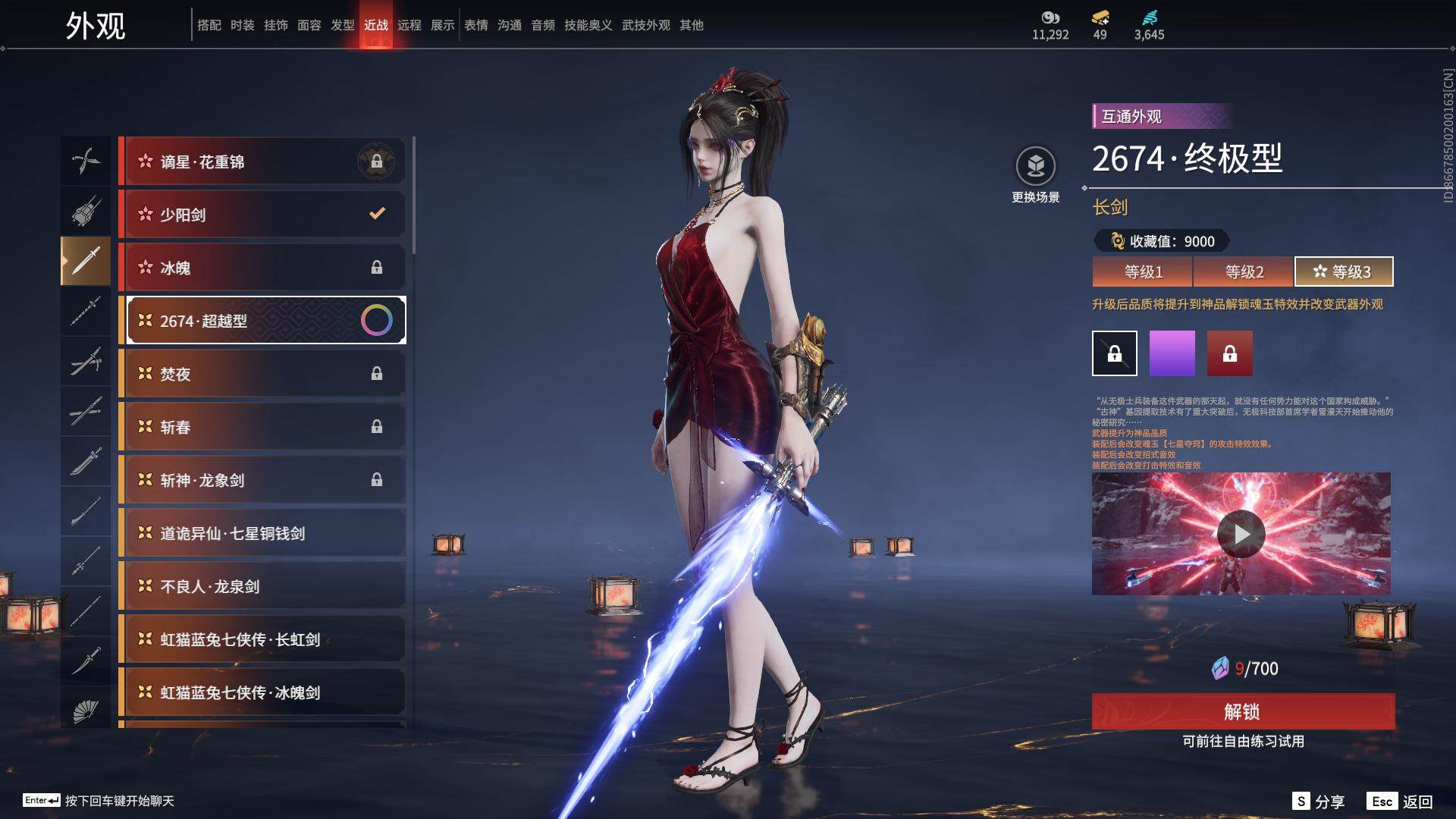Unlock the skin with 解锁 button
The width and height of the screenshot is (1456, 819).
point(1243,711)
